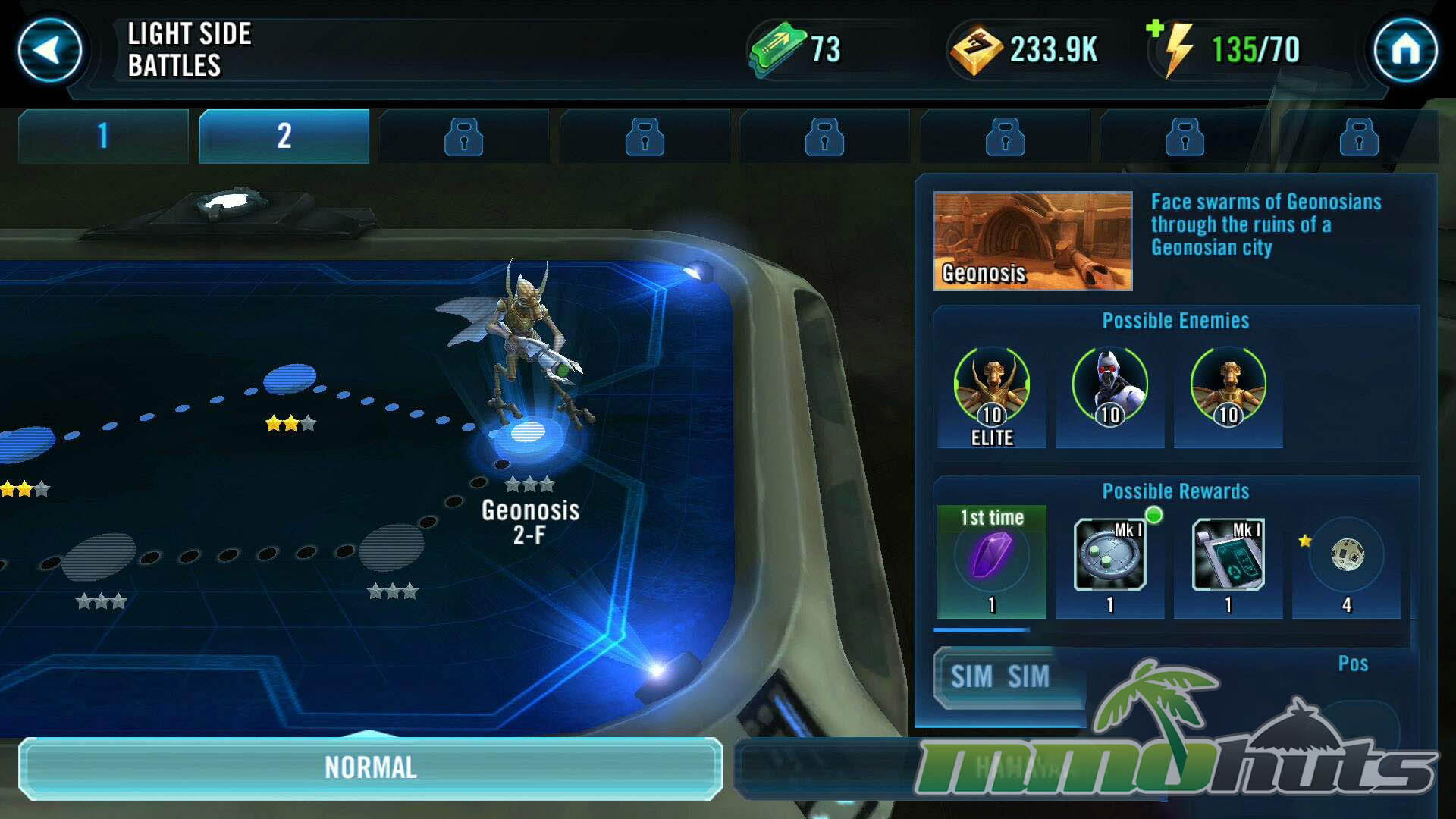Open the home screen
Screen dimensions: 1456x819
[1405, 51]
